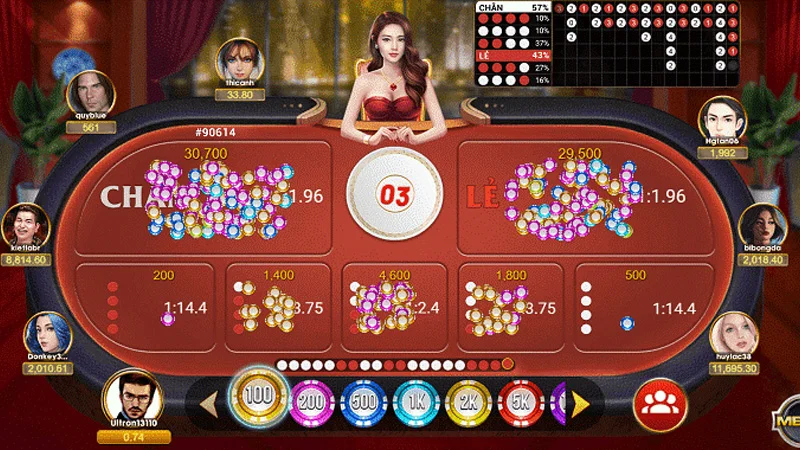Image resolution: width=800 pixels, height=450 pixels.
Task: Pick the 5K red chip
Action: pyautogui.click(x=518, y=404)
